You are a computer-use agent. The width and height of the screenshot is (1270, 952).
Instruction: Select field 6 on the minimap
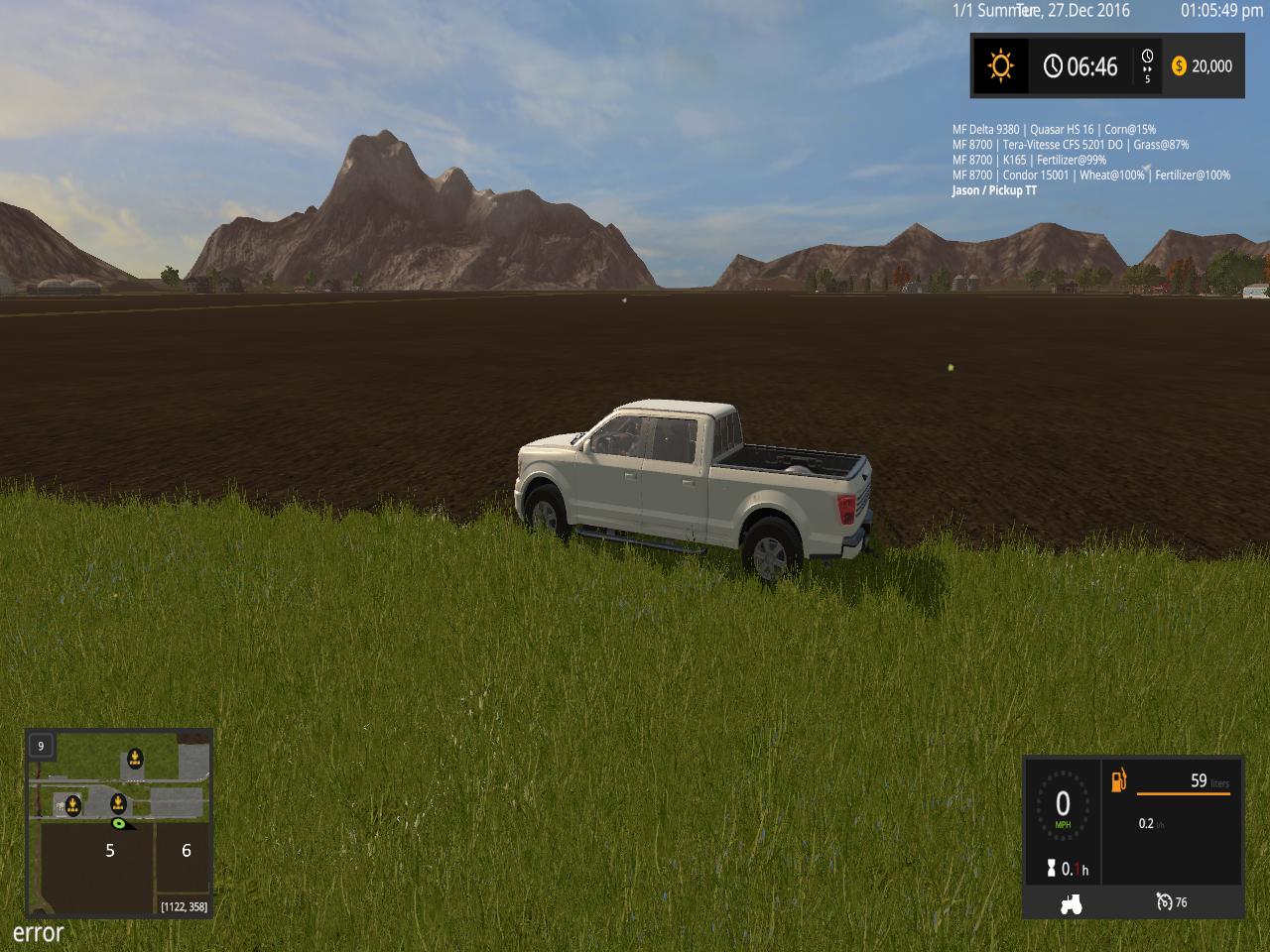[x=186, y=851]
